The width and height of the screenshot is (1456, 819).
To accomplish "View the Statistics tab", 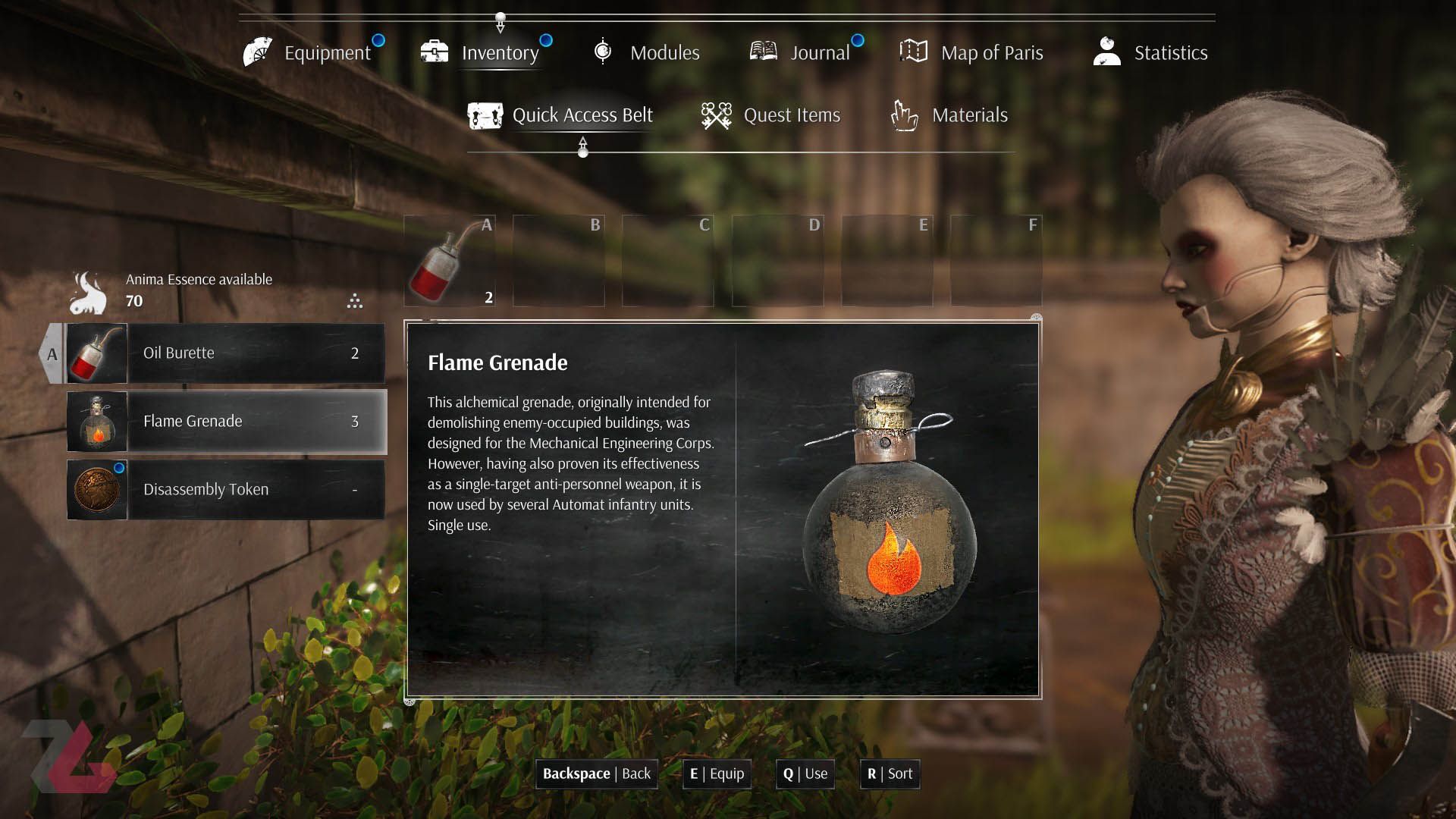I will (1151, 52).
